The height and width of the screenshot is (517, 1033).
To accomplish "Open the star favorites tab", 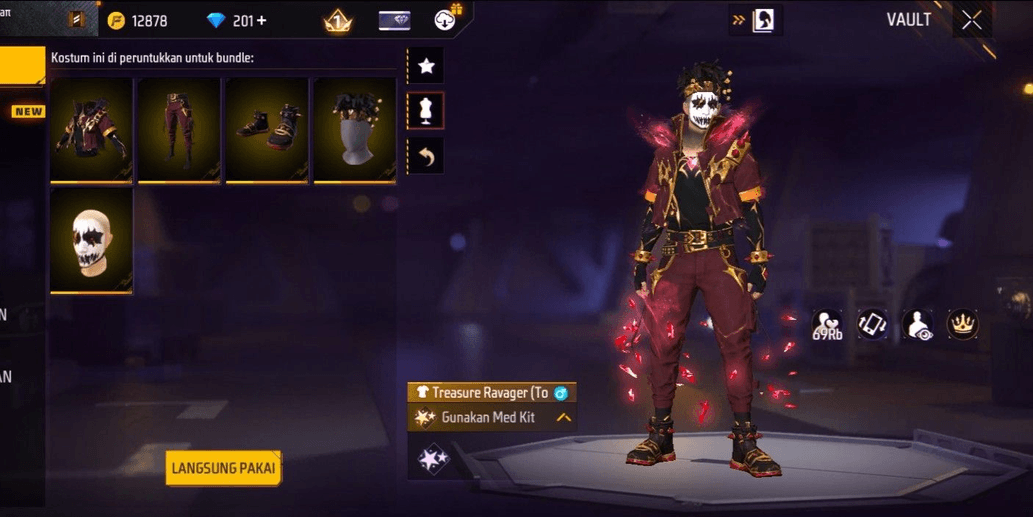I will (x=426, y=66).
